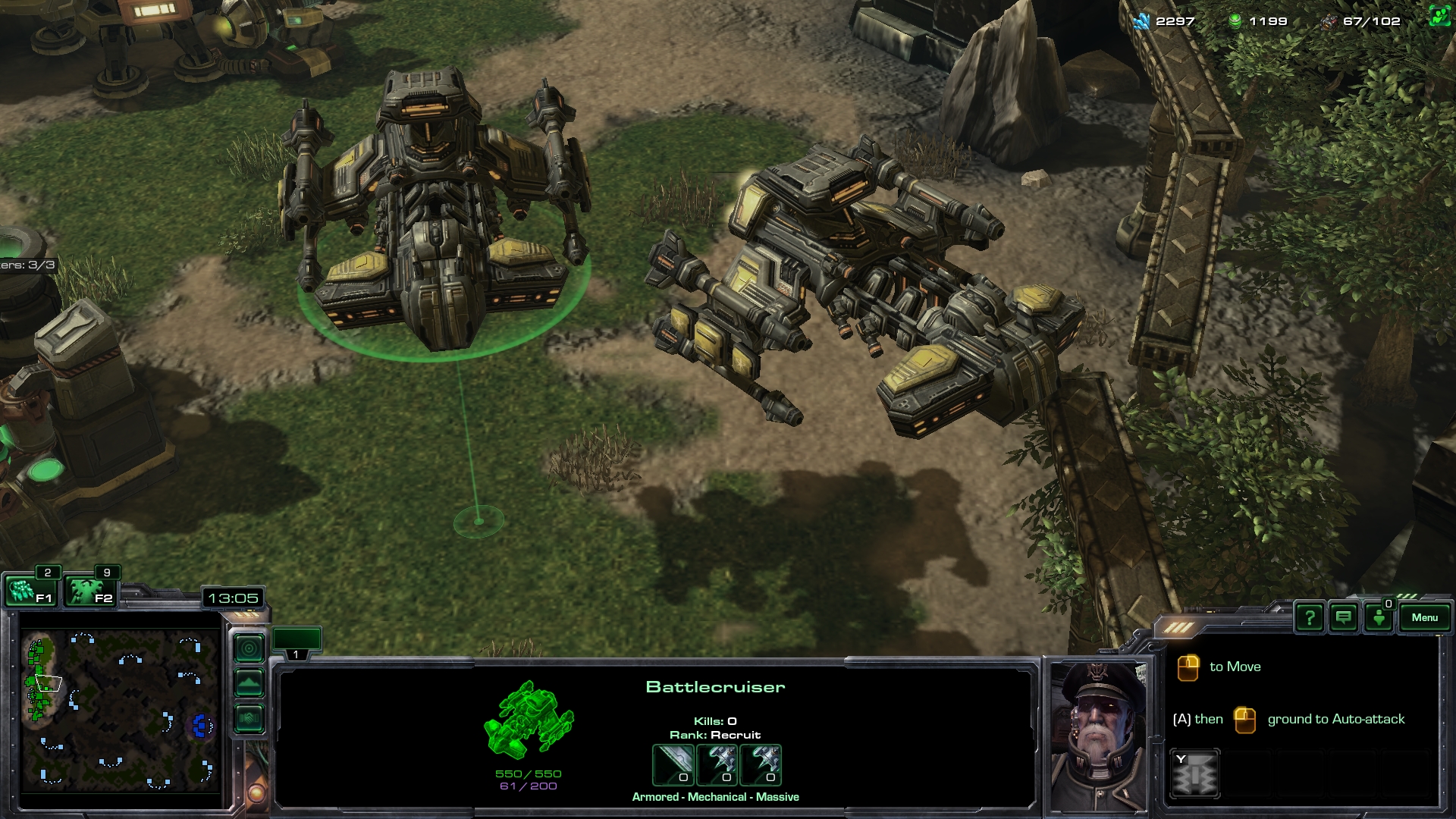The image size is (1456, 819).
Task: Open the game Menu
Action: point(1425,617)
